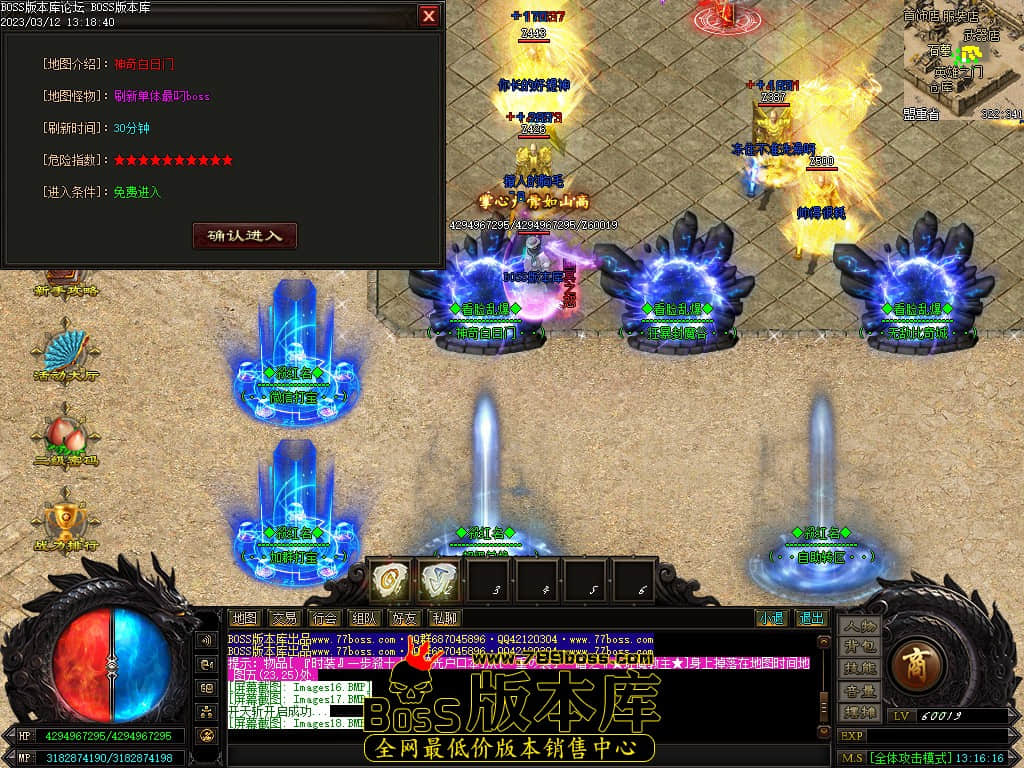Image resolution: width=1024 pixels, height=768 pixels.
Task: Open the 活动大厅 fan icon
Action: (x=67, y=355)
